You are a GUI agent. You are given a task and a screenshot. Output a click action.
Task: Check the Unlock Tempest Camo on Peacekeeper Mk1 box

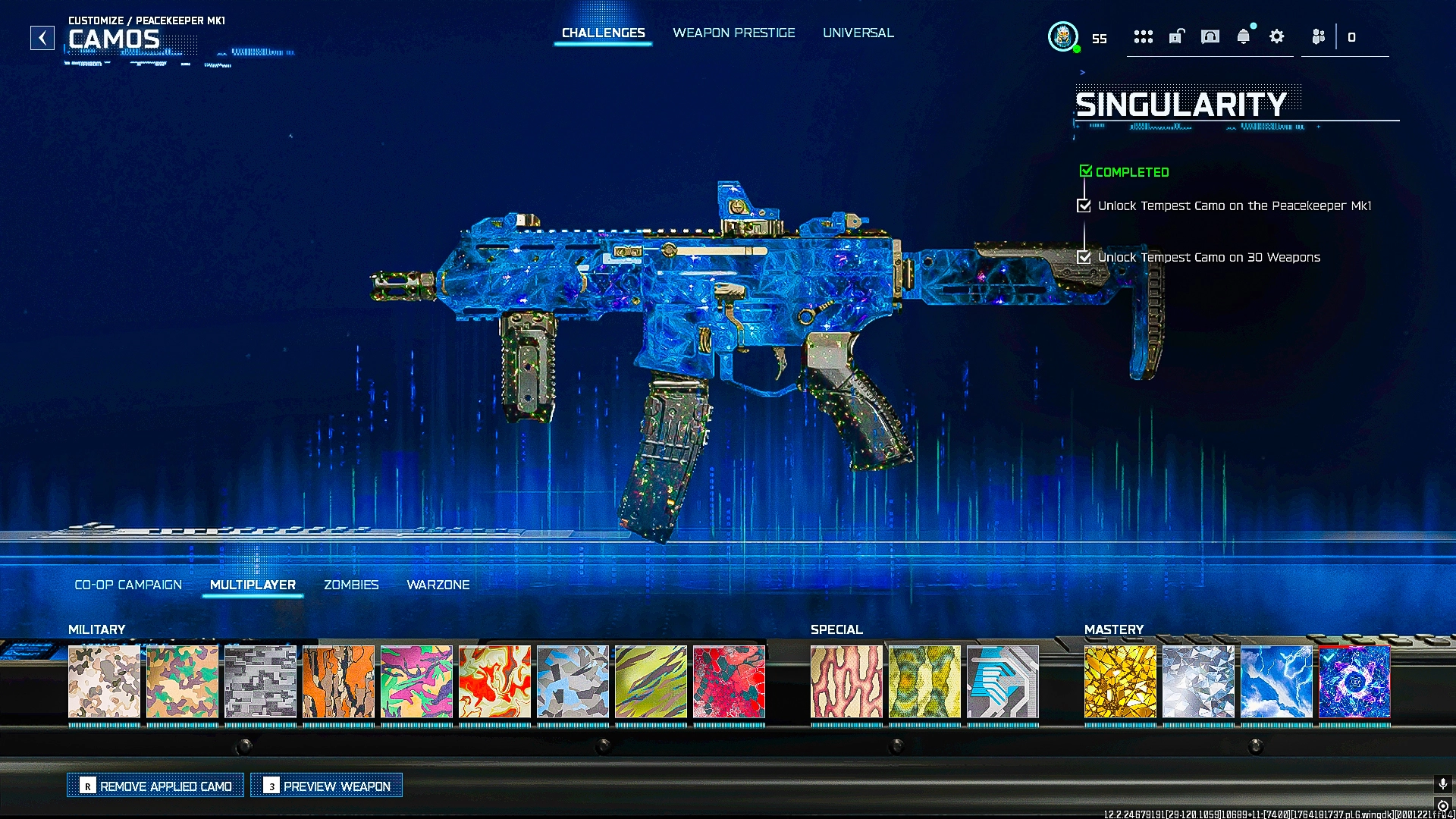[x=1084, y=206]
